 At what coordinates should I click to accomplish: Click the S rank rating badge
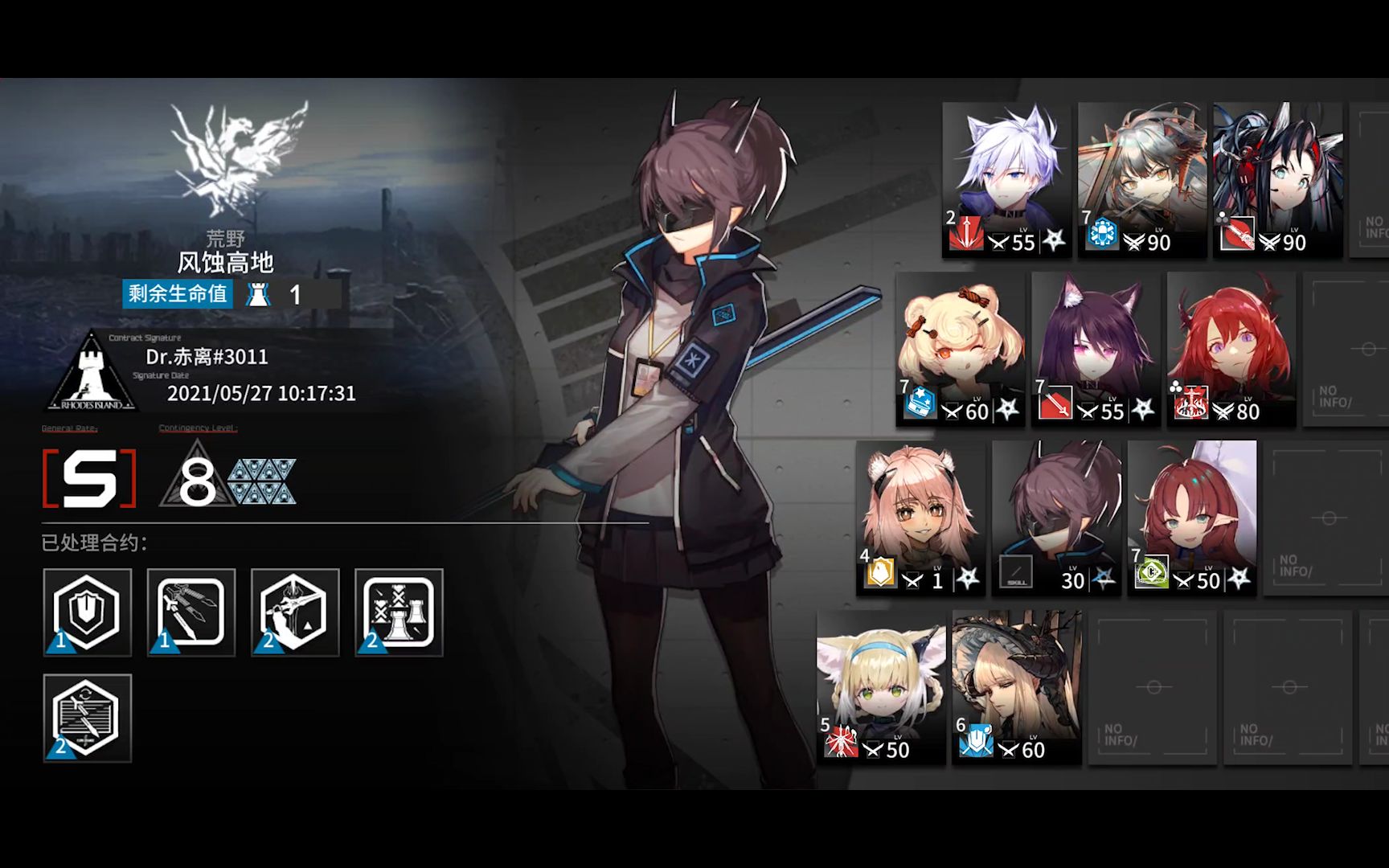89,479
